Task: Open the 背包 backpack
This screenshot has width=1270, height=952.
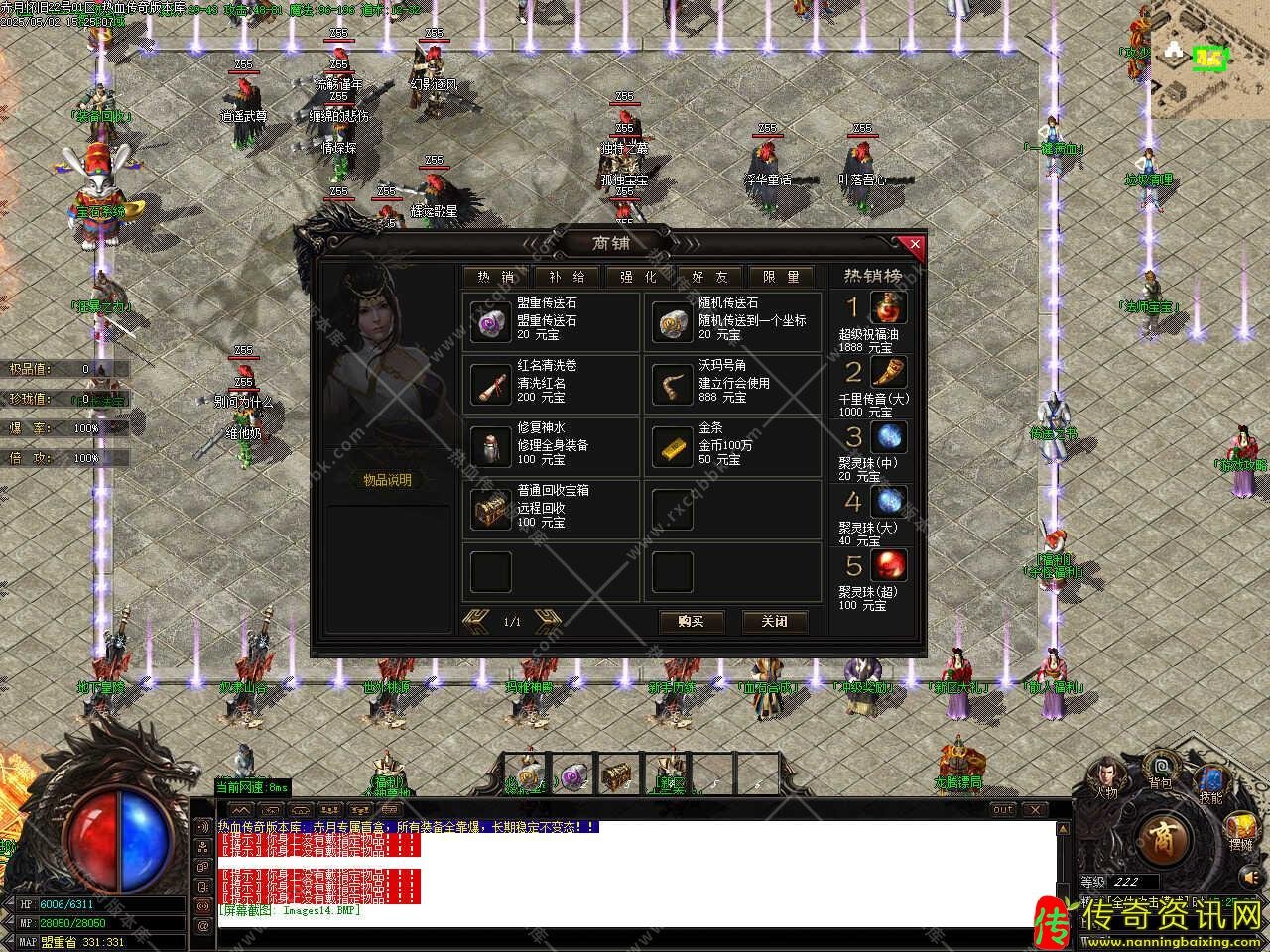Action: point(1160,770)
